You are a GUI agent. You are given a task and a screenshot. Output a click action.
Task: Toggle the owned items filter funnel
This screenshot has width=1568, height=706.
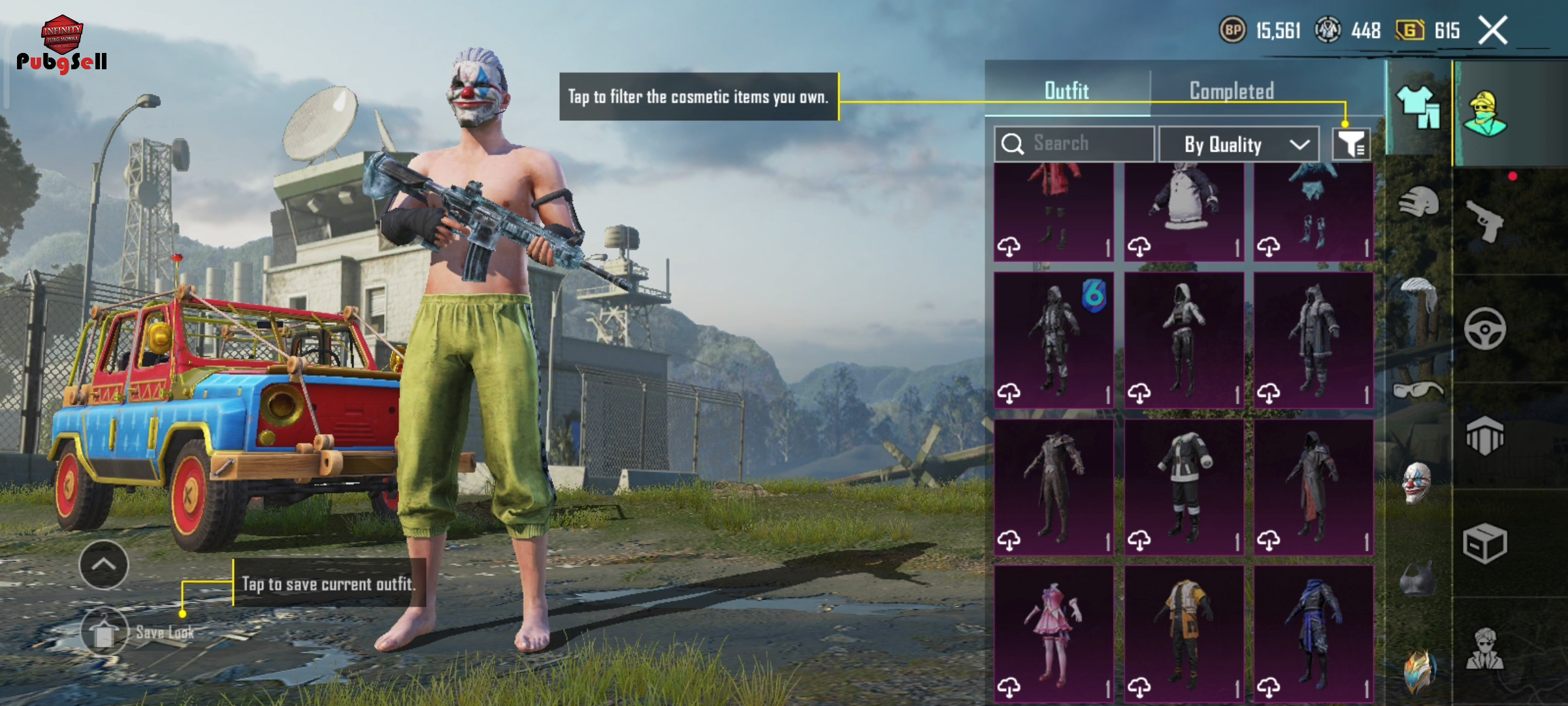pyautogui.click(x=1351, y=144)
